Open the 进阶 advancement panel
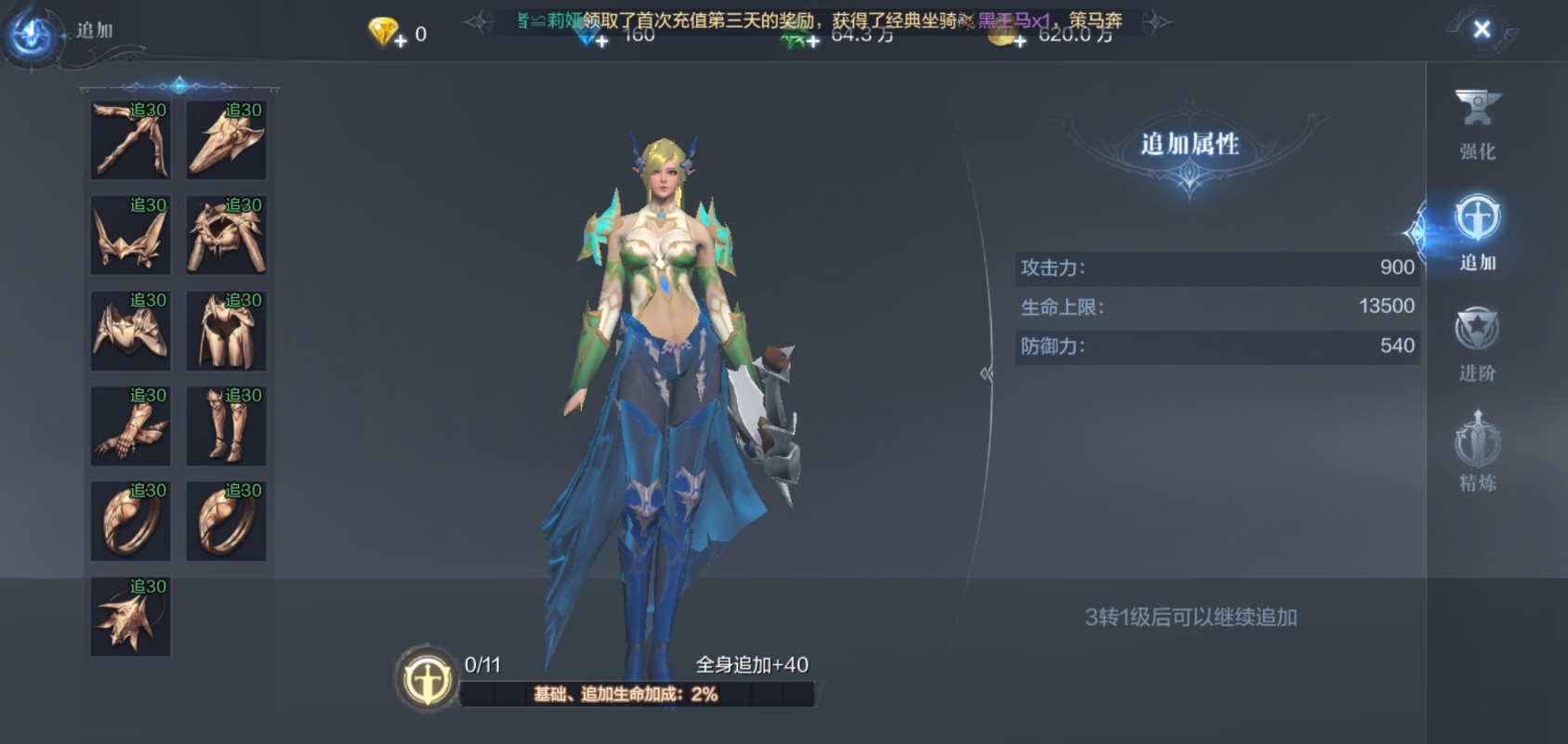The width and height of the screenshot is (1568, 744). pyautogui.click(x=1477, y=348)
